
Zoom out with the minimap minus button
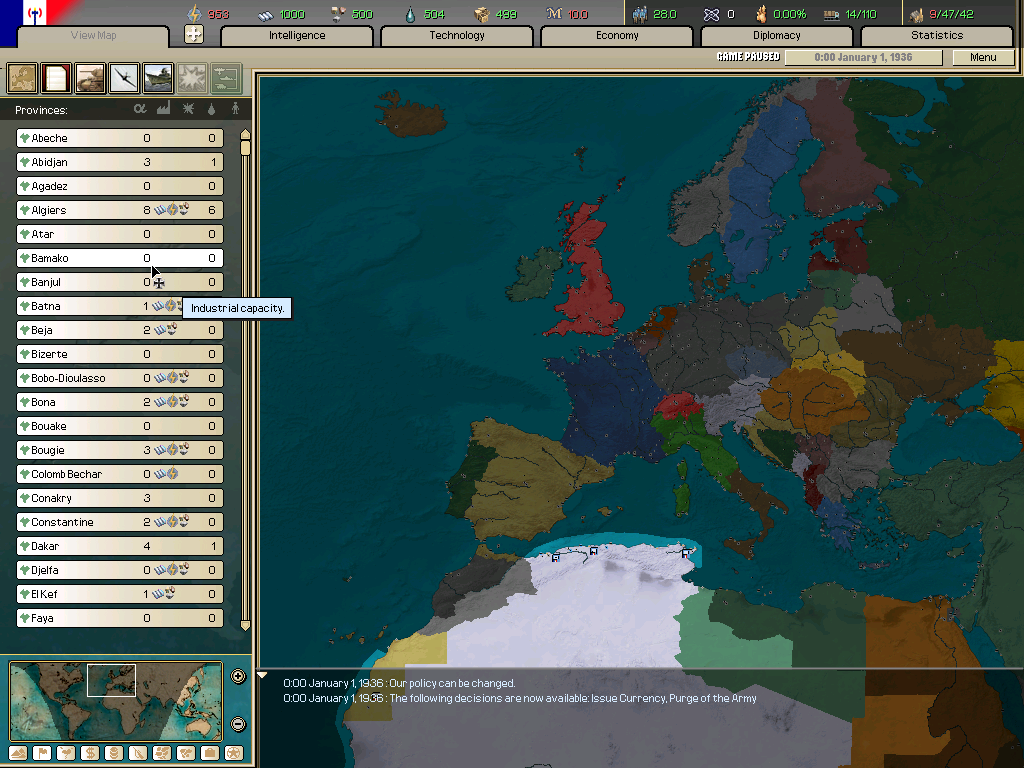pos(238,724)
